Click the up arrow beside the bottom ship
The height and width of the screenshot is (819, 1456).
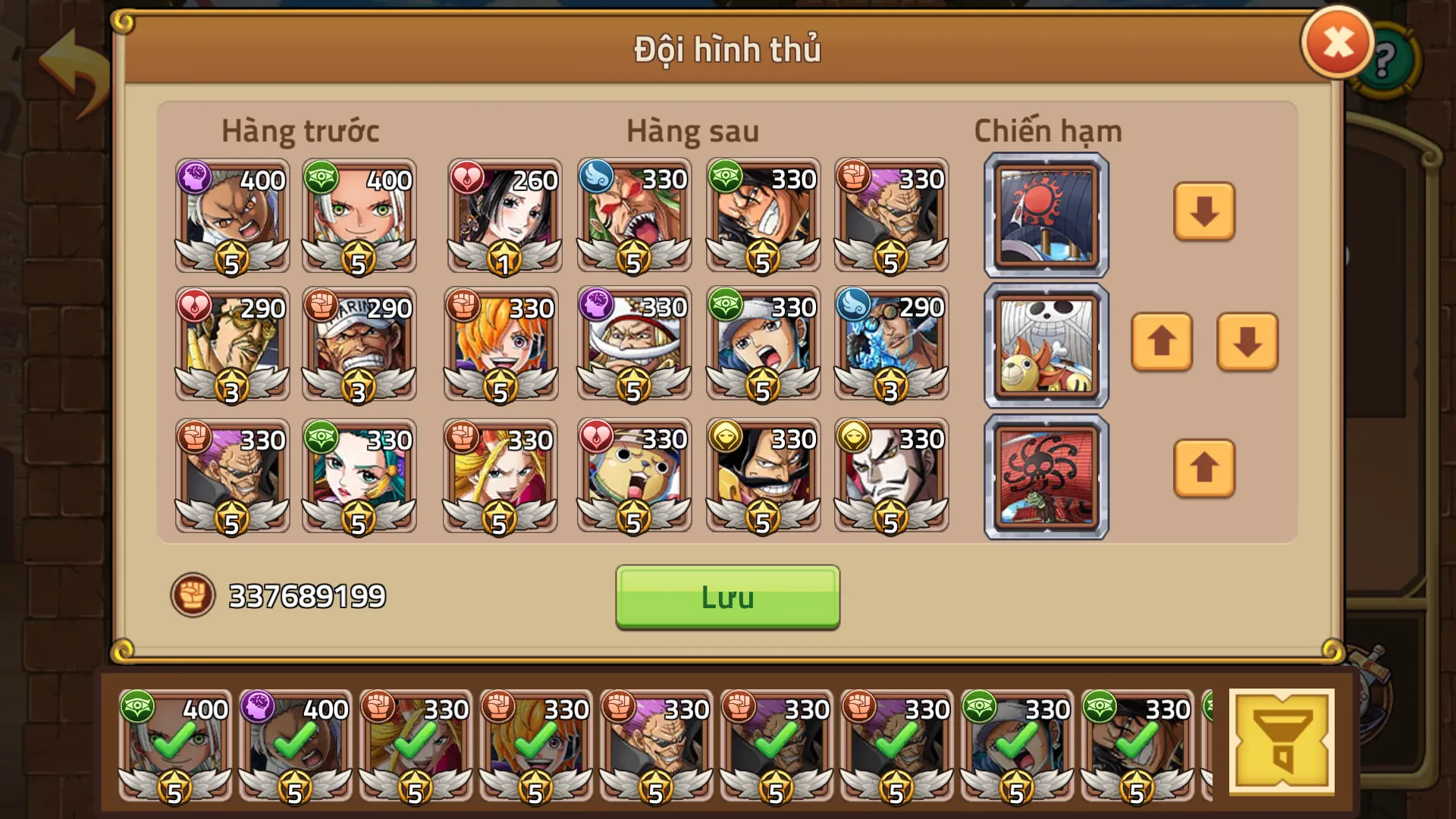(1204, 469)
